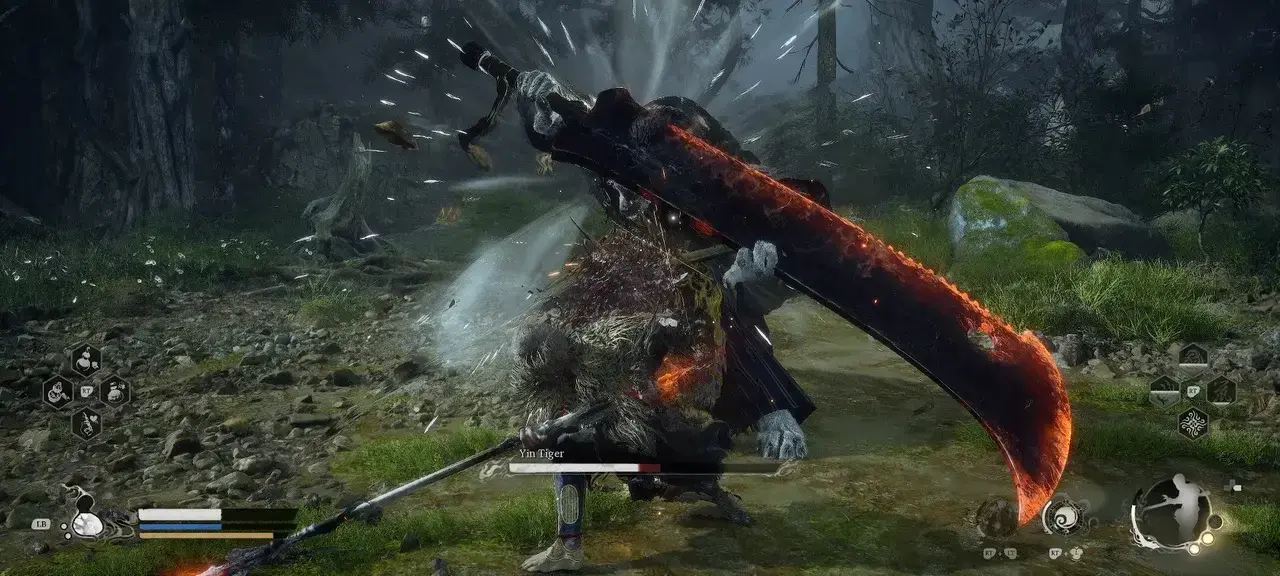Use the left-hand gourd pouch item slot
The height and width of the screenshot is (576, 1280).
(x=58, y=391)
